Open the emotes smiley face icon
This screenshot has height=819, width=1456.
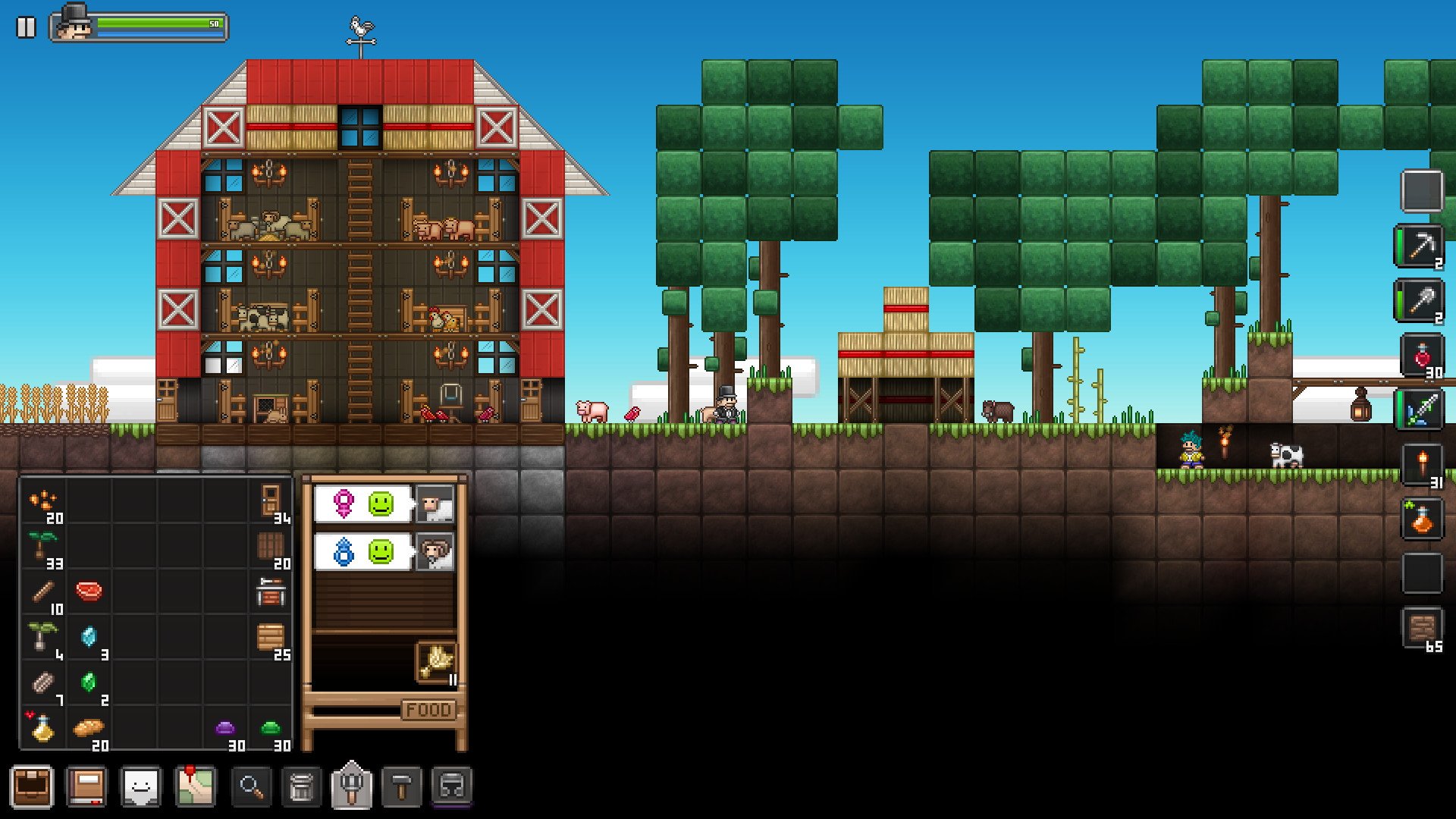[x=141, y=786]
